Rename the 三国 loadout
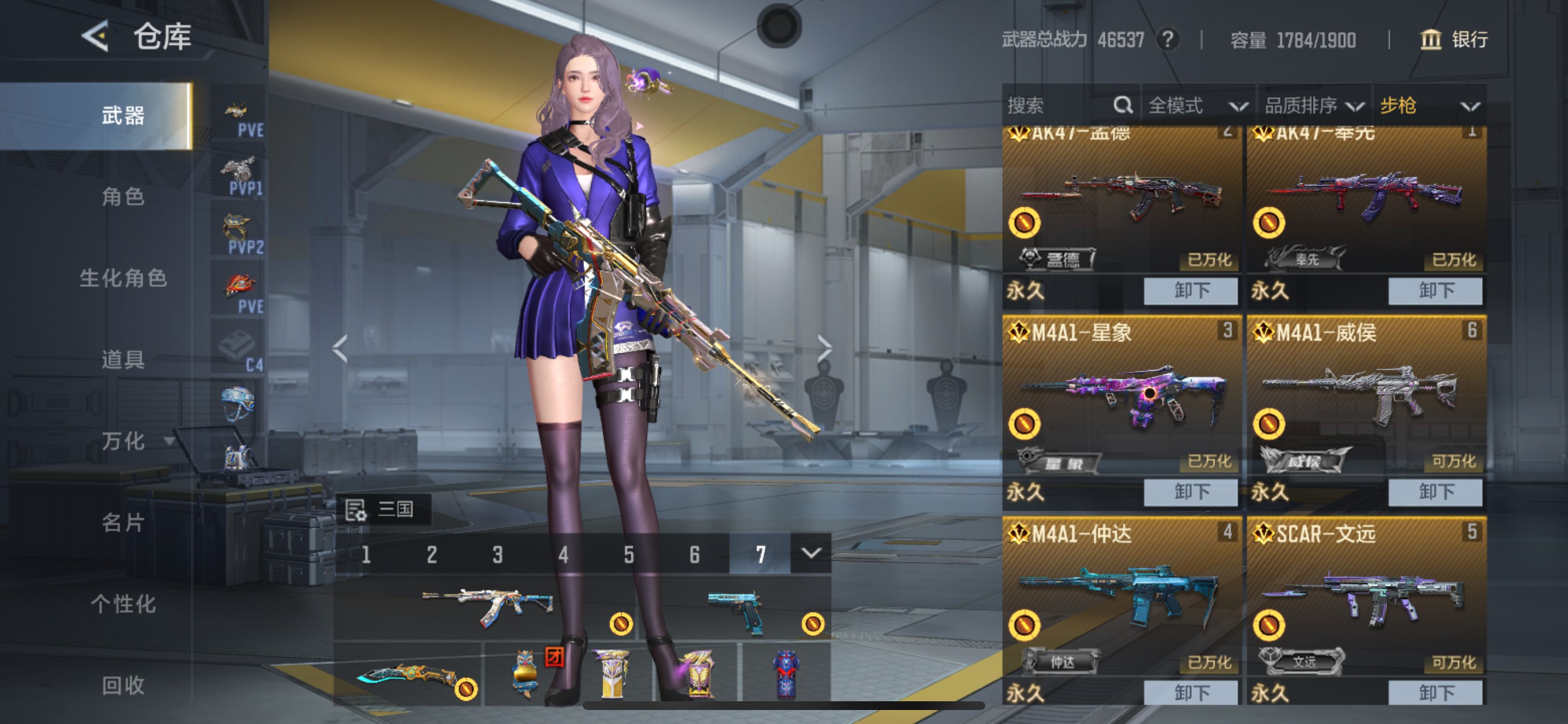Viewport: 1568px width, 724px height. (x=355, y=510)
